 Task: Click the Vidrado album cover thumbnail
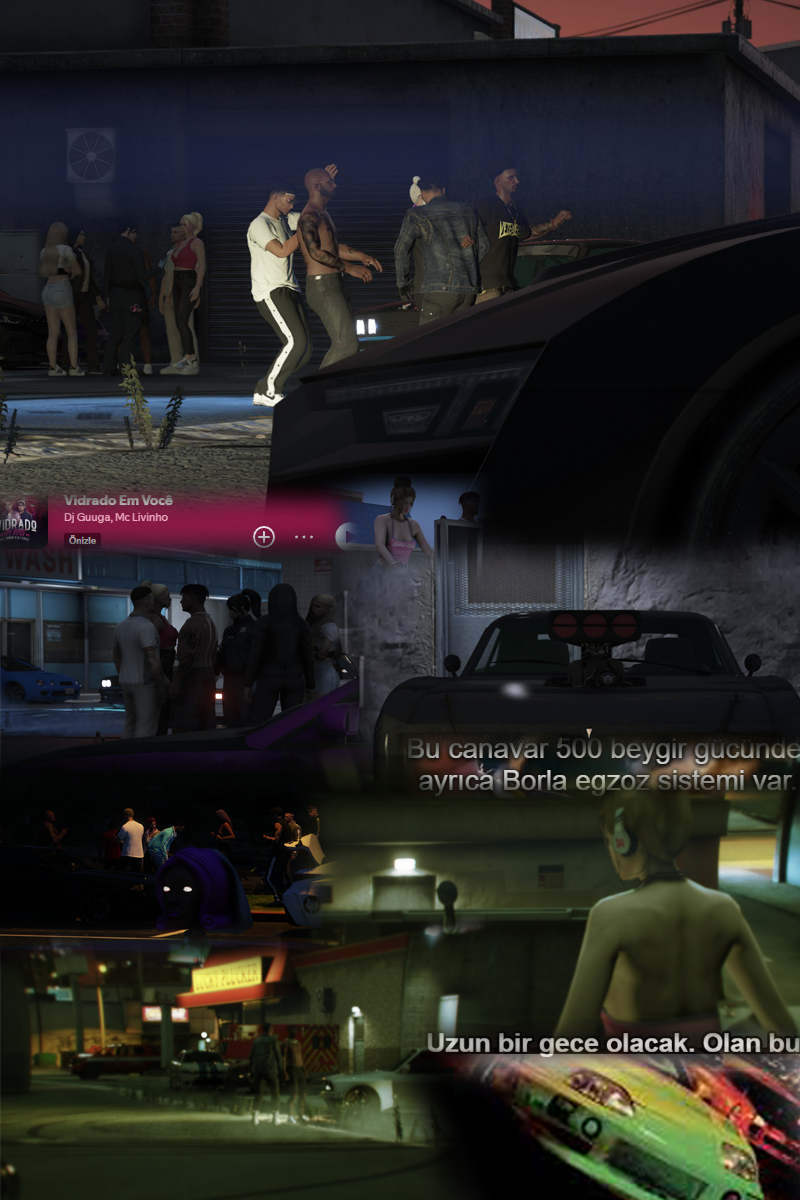coord(24,521)
